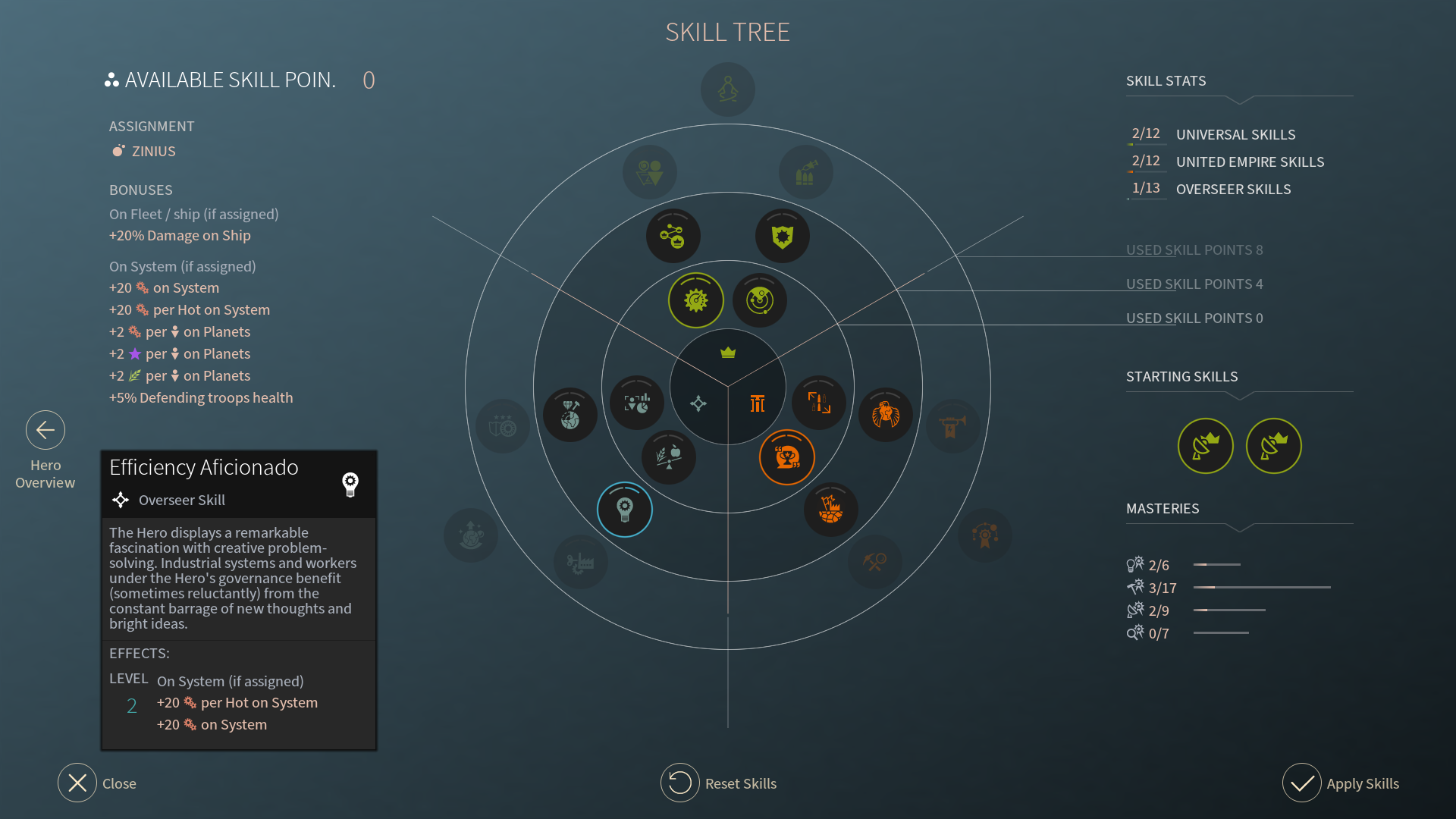Choose the green radar orbit skill

(760, 300)
